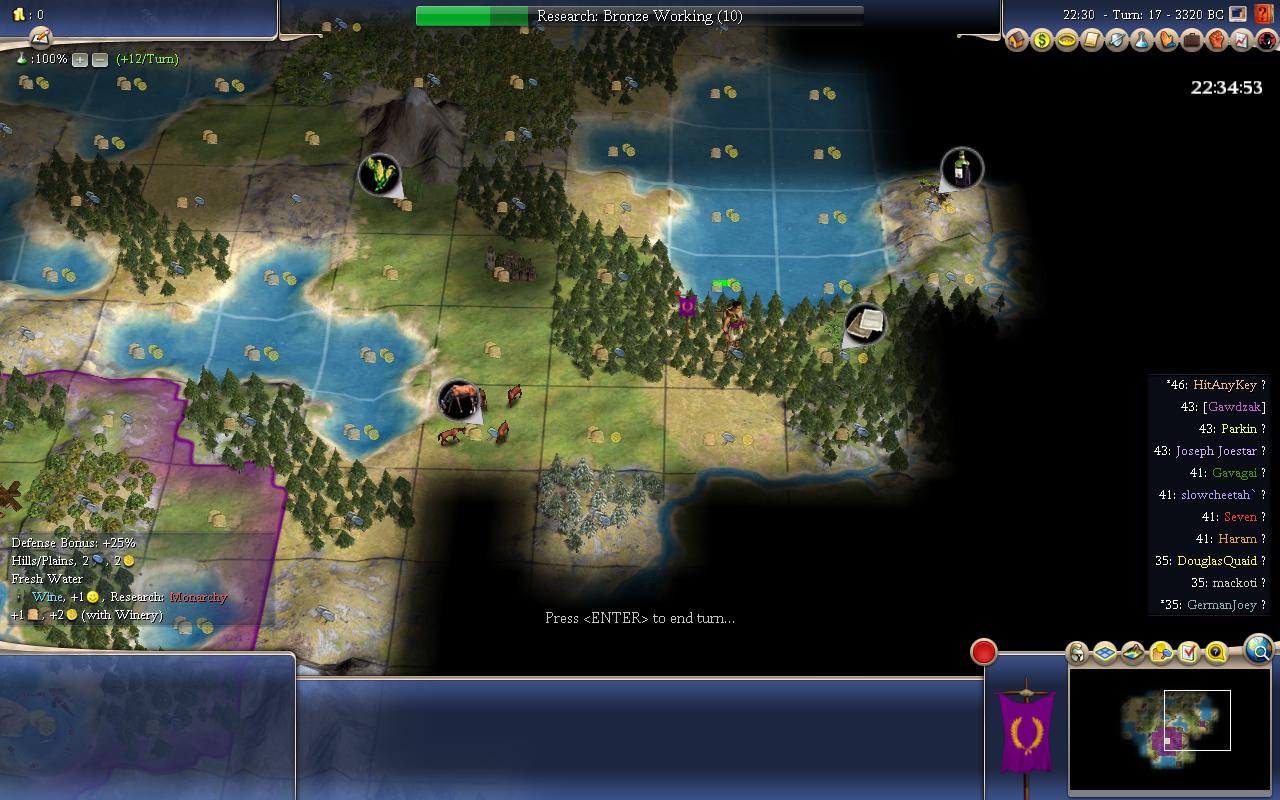Increase the research rate with plus button
This screenshot has height=800, width=1280.
[80, 60]
